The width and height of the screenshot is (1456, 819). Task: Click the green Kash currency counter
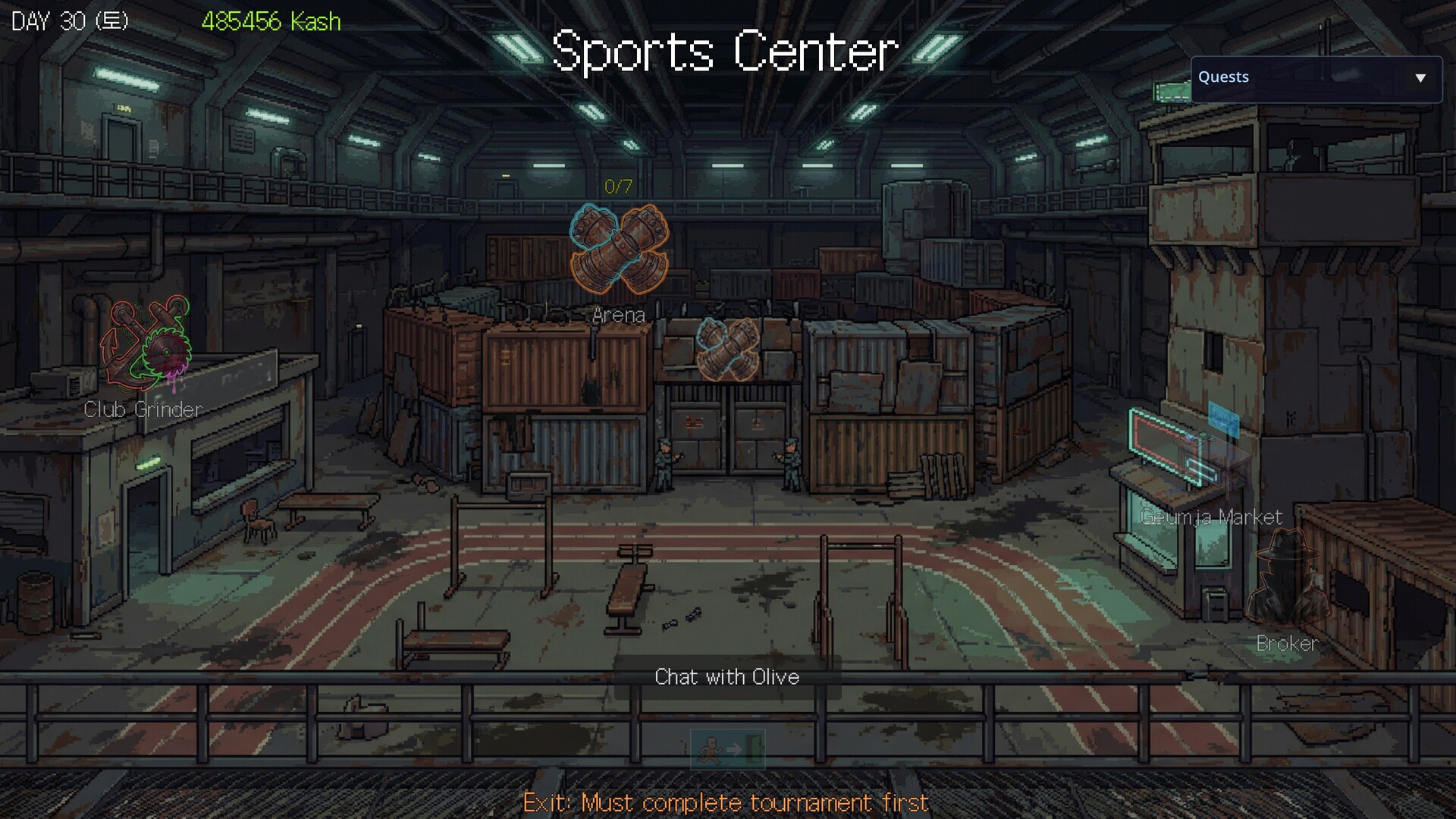click(x=270, y=21)
